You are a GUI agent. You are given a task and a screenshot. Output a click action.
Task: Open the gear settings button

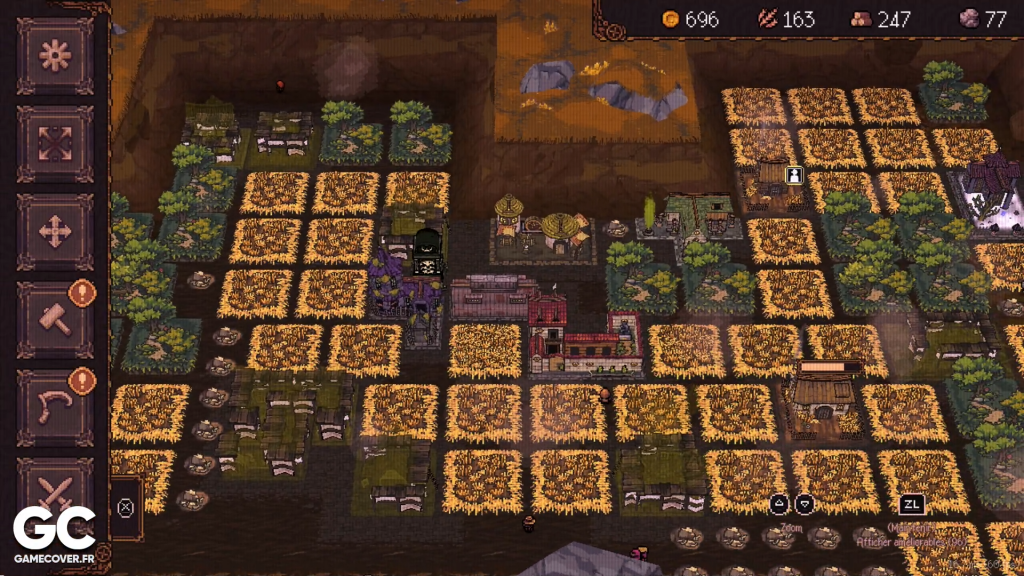click(x=55, y=56)
